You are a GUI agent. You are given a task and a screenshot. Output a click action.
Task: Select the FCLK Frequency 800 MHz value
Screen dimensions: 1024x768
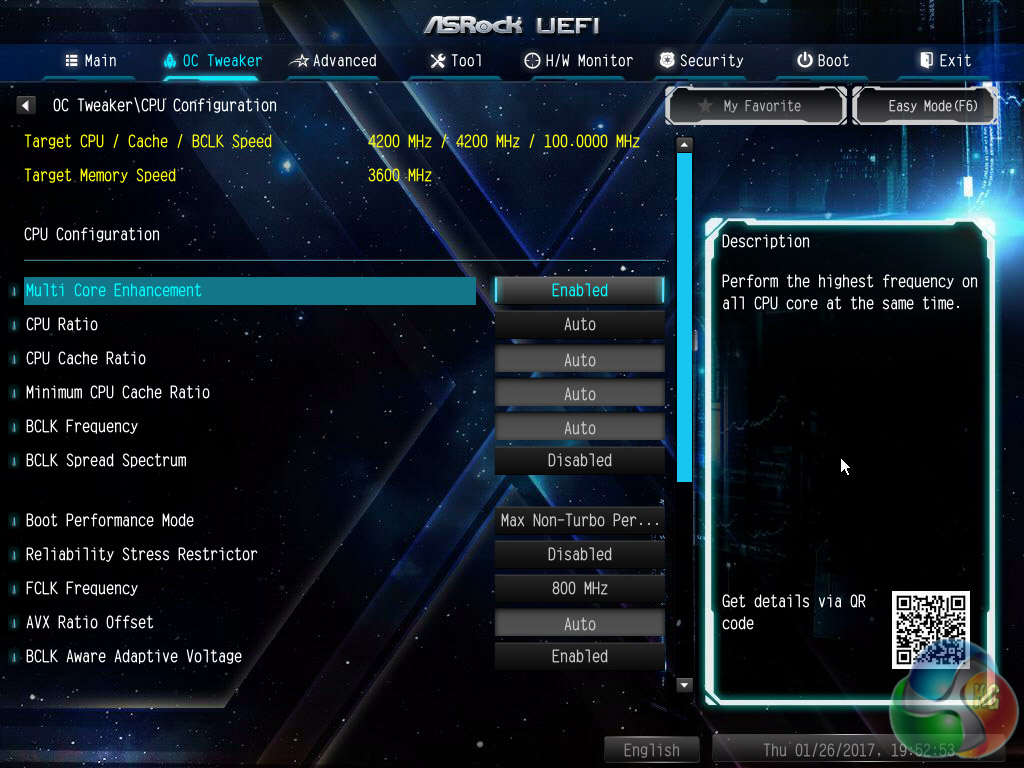click(580, 589)
